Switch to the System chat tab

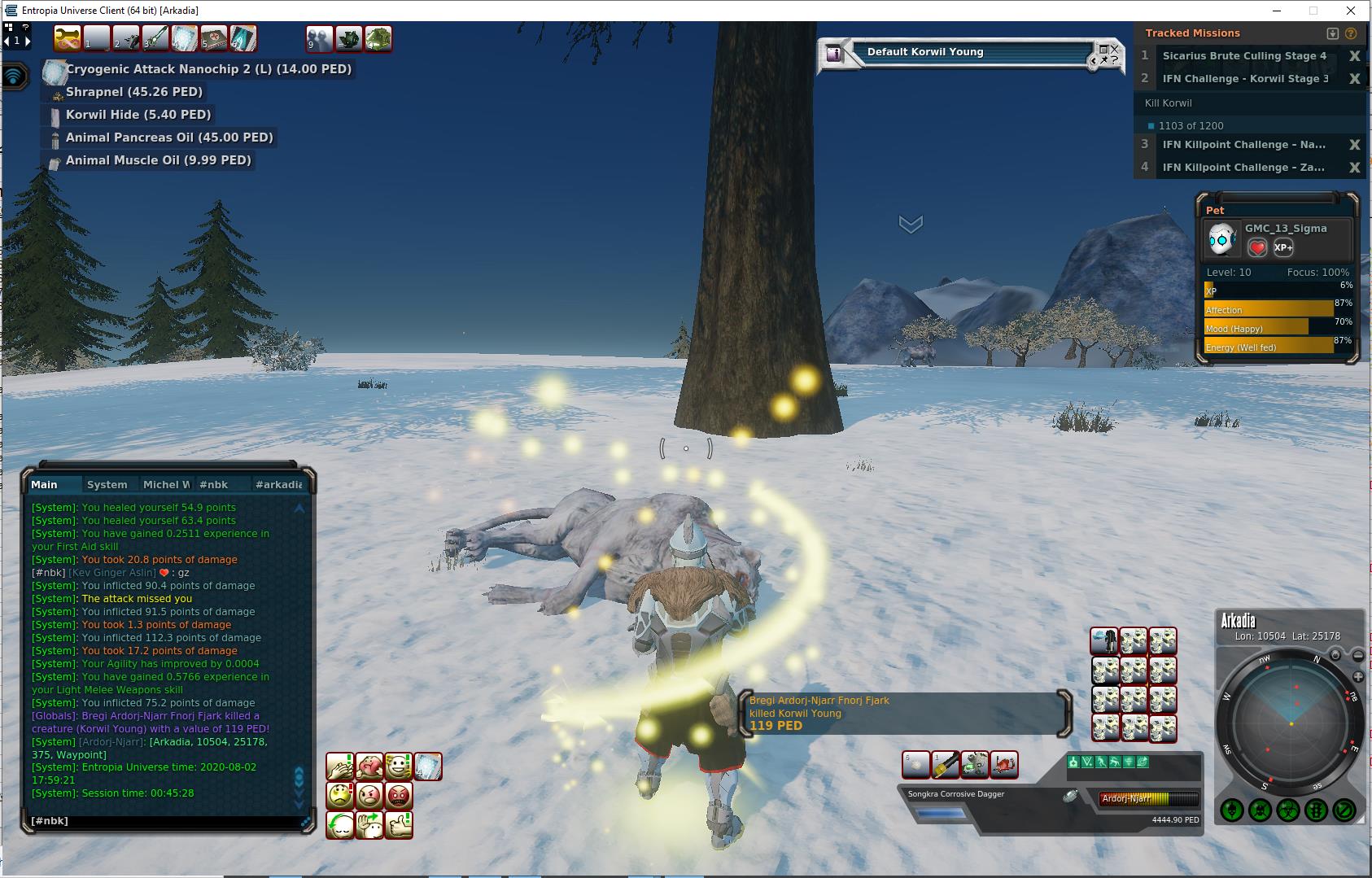tap(107, 484)
